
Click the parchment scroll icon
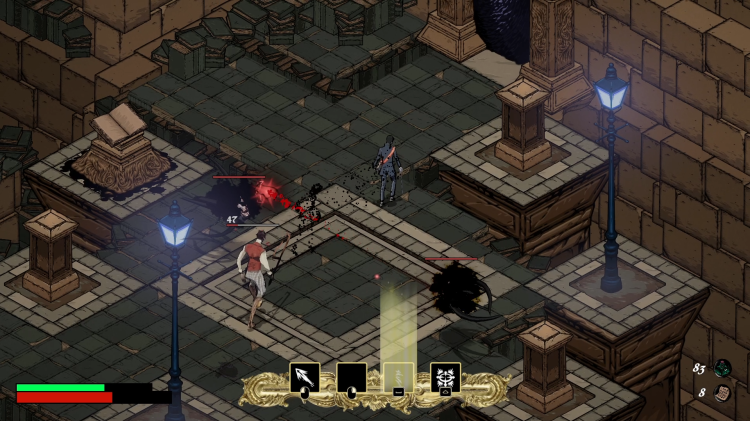pyautogui.click(x=722, y=392)
